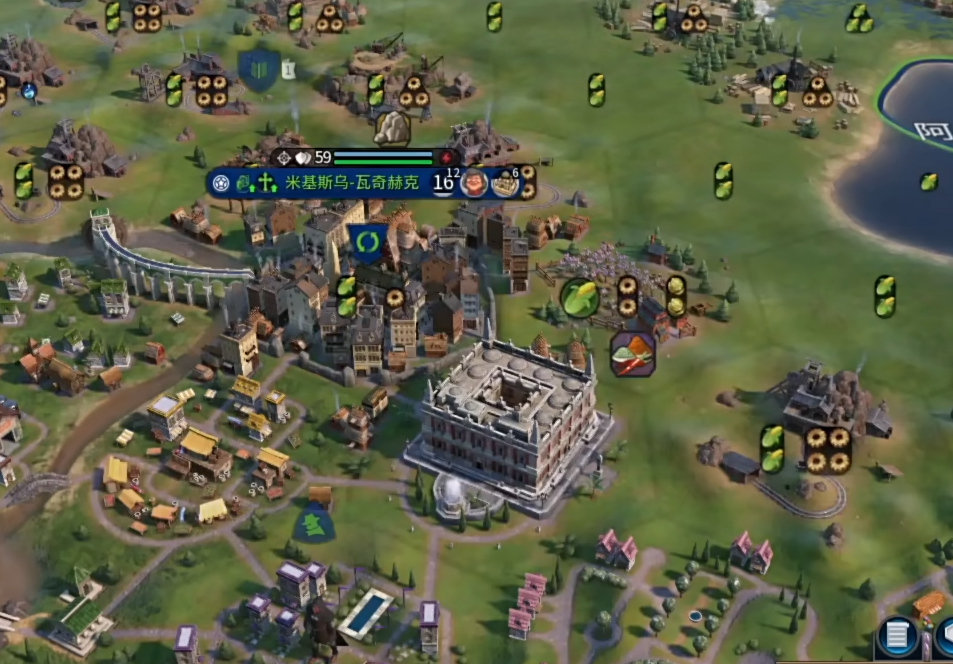This screenshot has width=953, height=664.
Task: Select the spices resource icon
Action: pyautogui.click(x=633, y=353)
